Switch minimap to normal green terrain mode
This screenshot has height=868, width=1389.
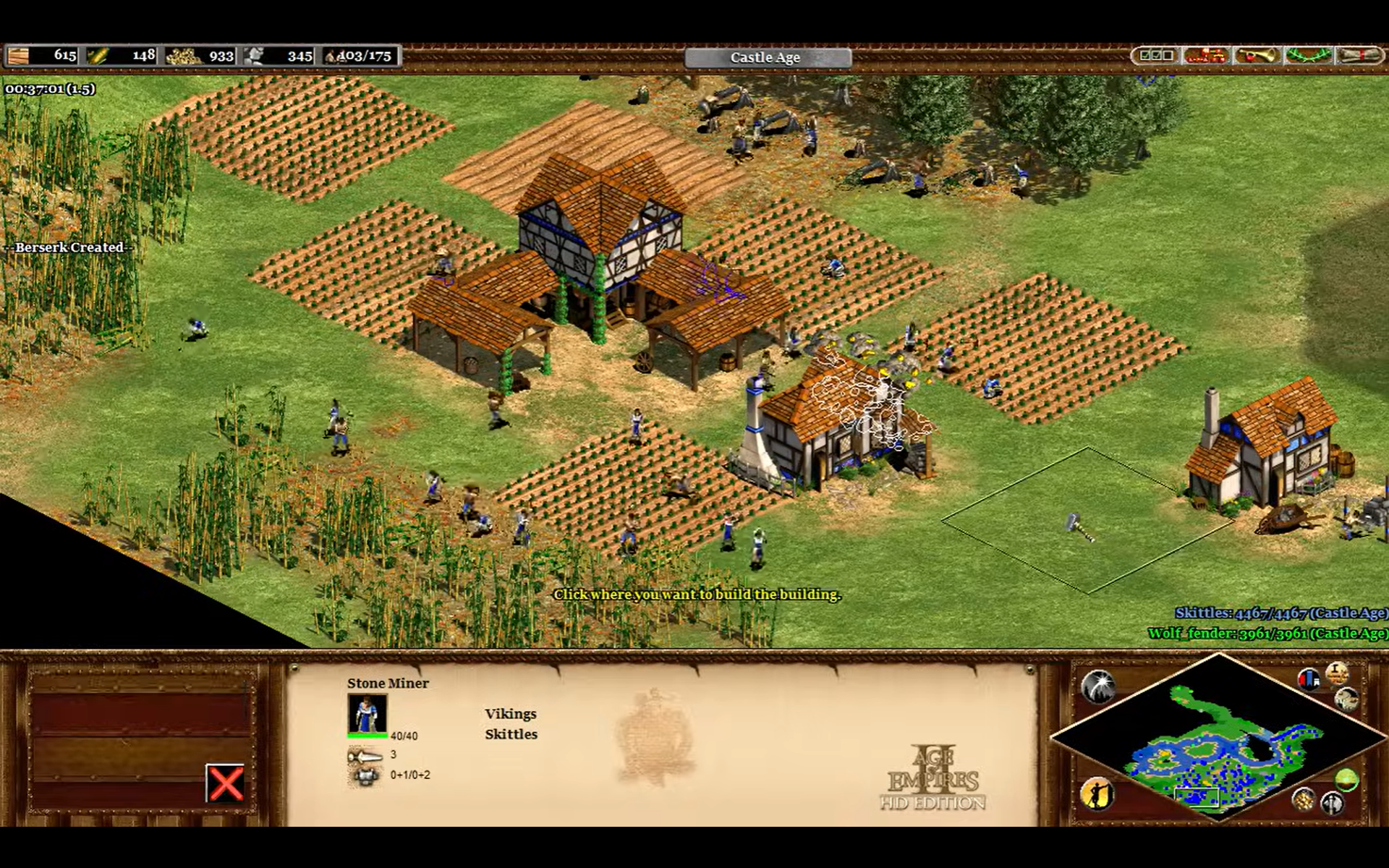pos(1346,780)
